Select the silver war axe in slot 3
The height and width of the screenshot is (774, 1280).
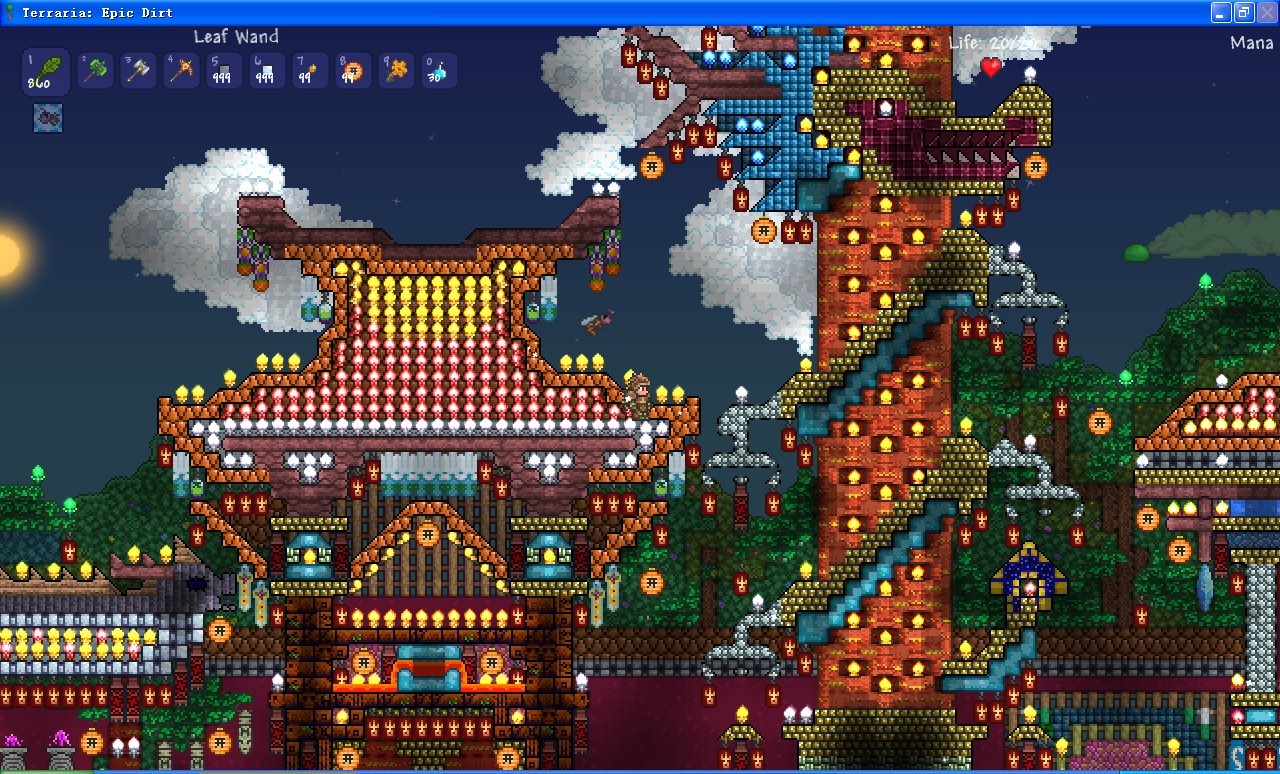(138, 70)
